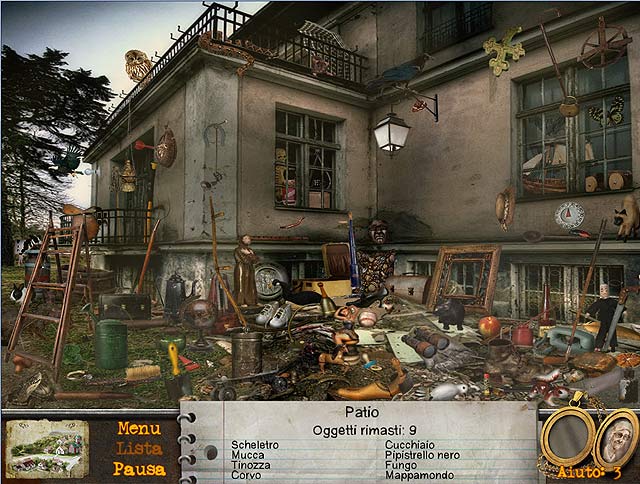Click the Mappamondo list entry

418,476
